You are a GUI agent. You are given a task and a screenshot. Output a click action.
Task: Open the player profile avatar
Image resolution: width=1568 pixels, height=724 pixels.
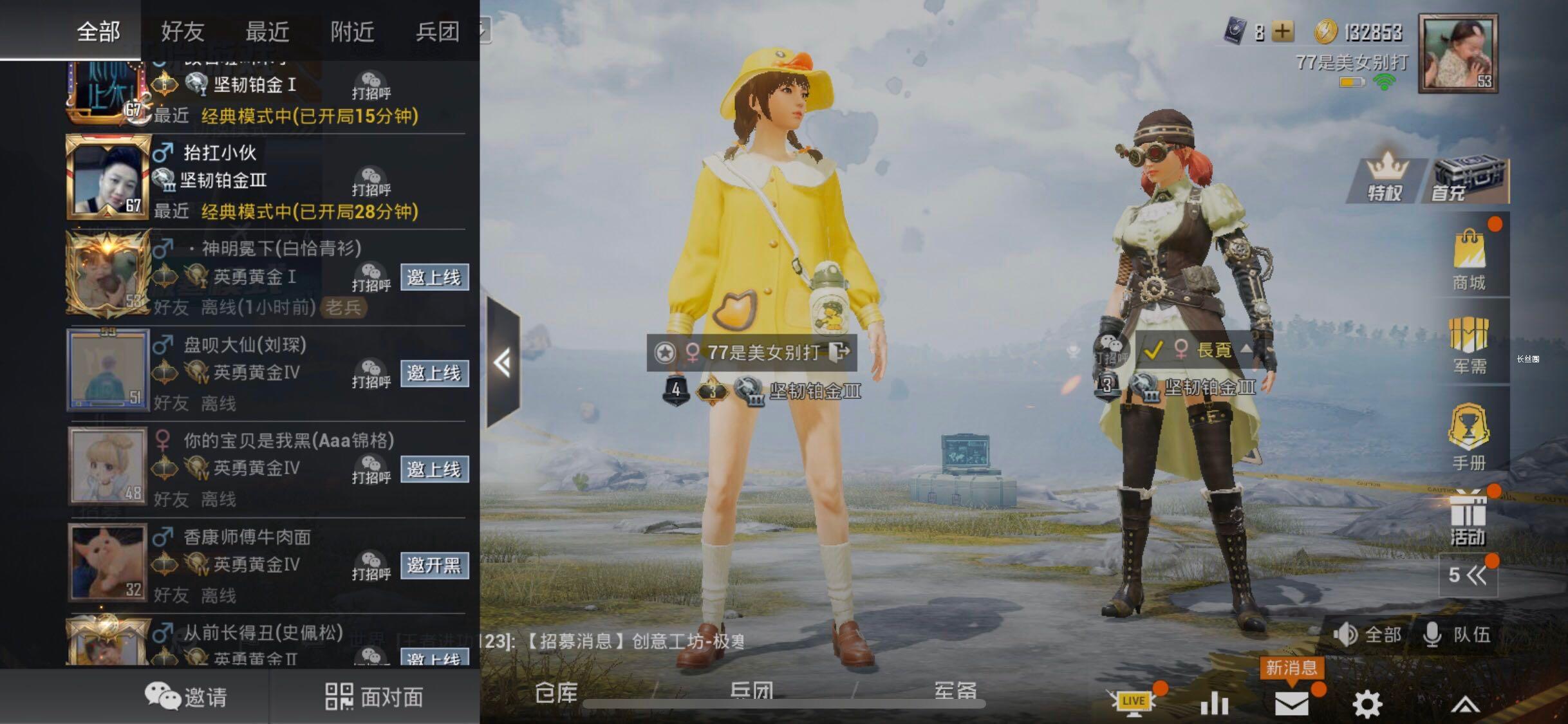click(x=1458, y=54)
